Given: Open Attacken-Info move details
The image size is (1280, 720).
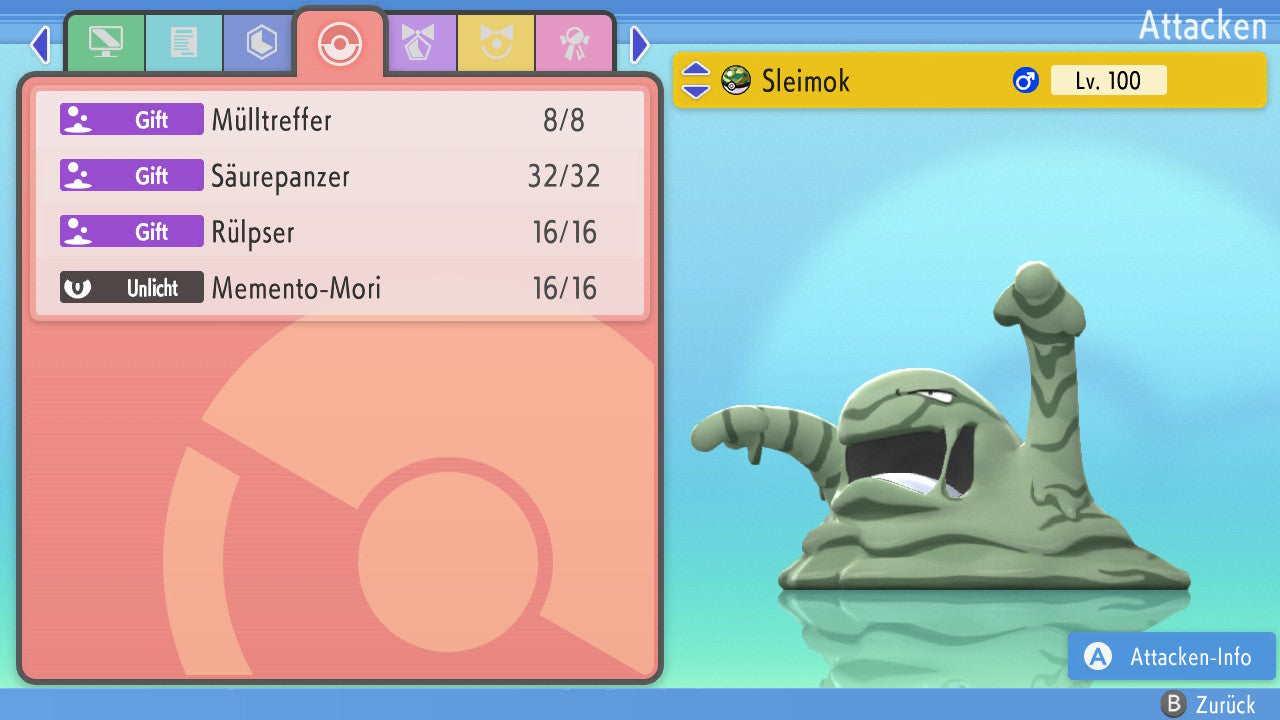Looking at the screenshot, I should click(1172, 657).
